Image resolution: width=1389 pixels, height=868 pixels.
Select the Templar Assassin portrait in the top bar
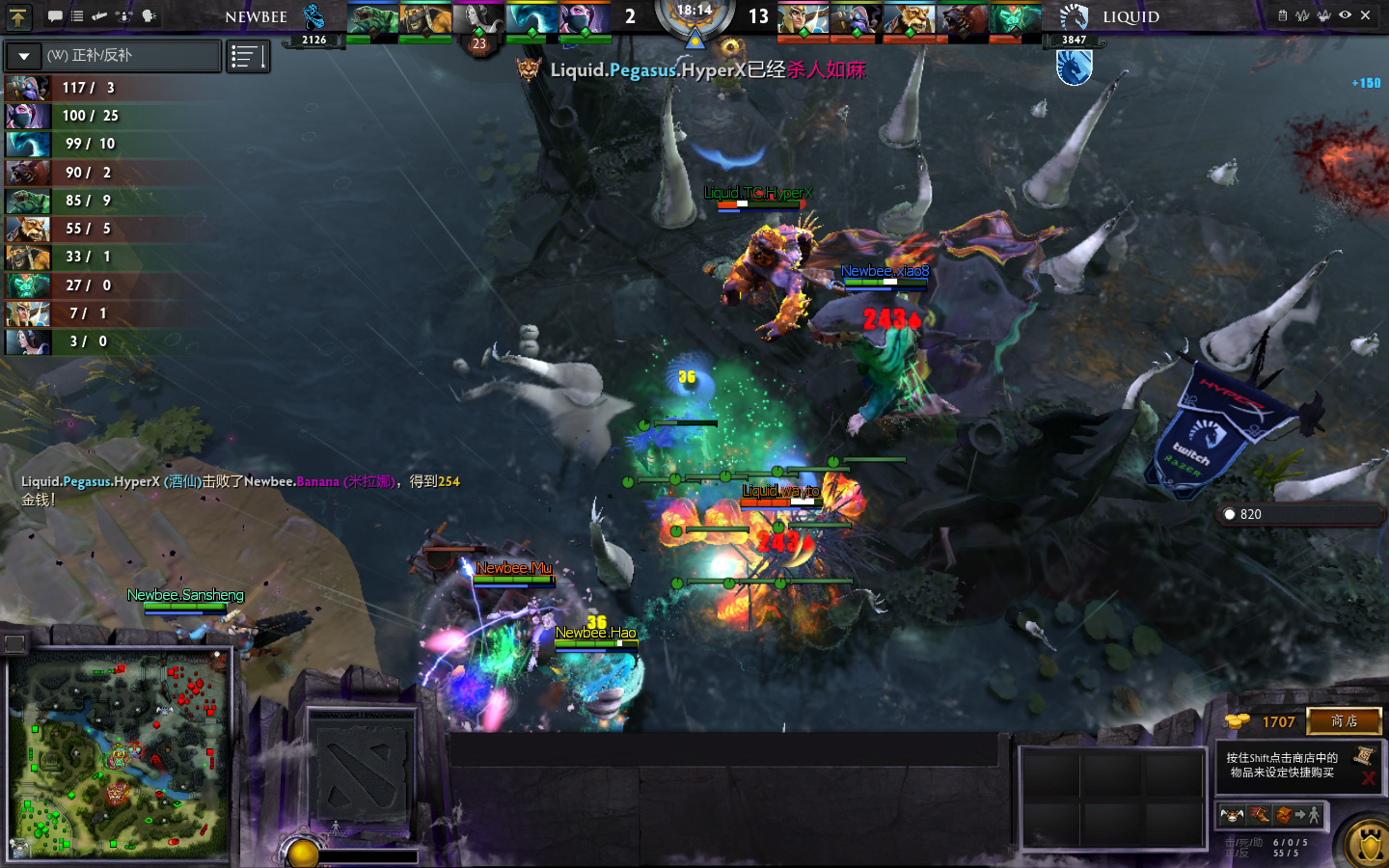point(585,19)
